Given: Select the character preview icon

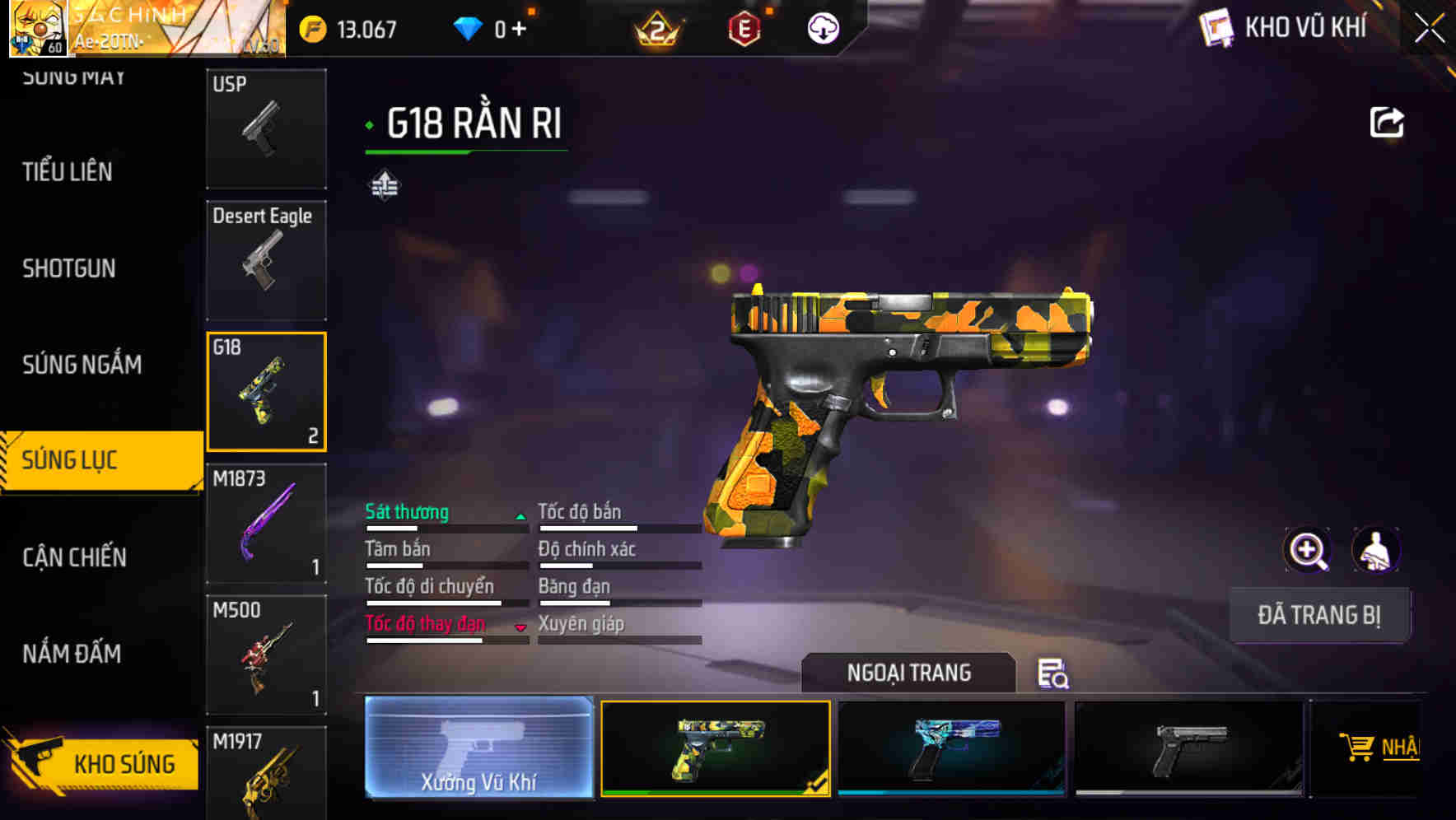Looking at the screenshot, I should click(1376, 549).
